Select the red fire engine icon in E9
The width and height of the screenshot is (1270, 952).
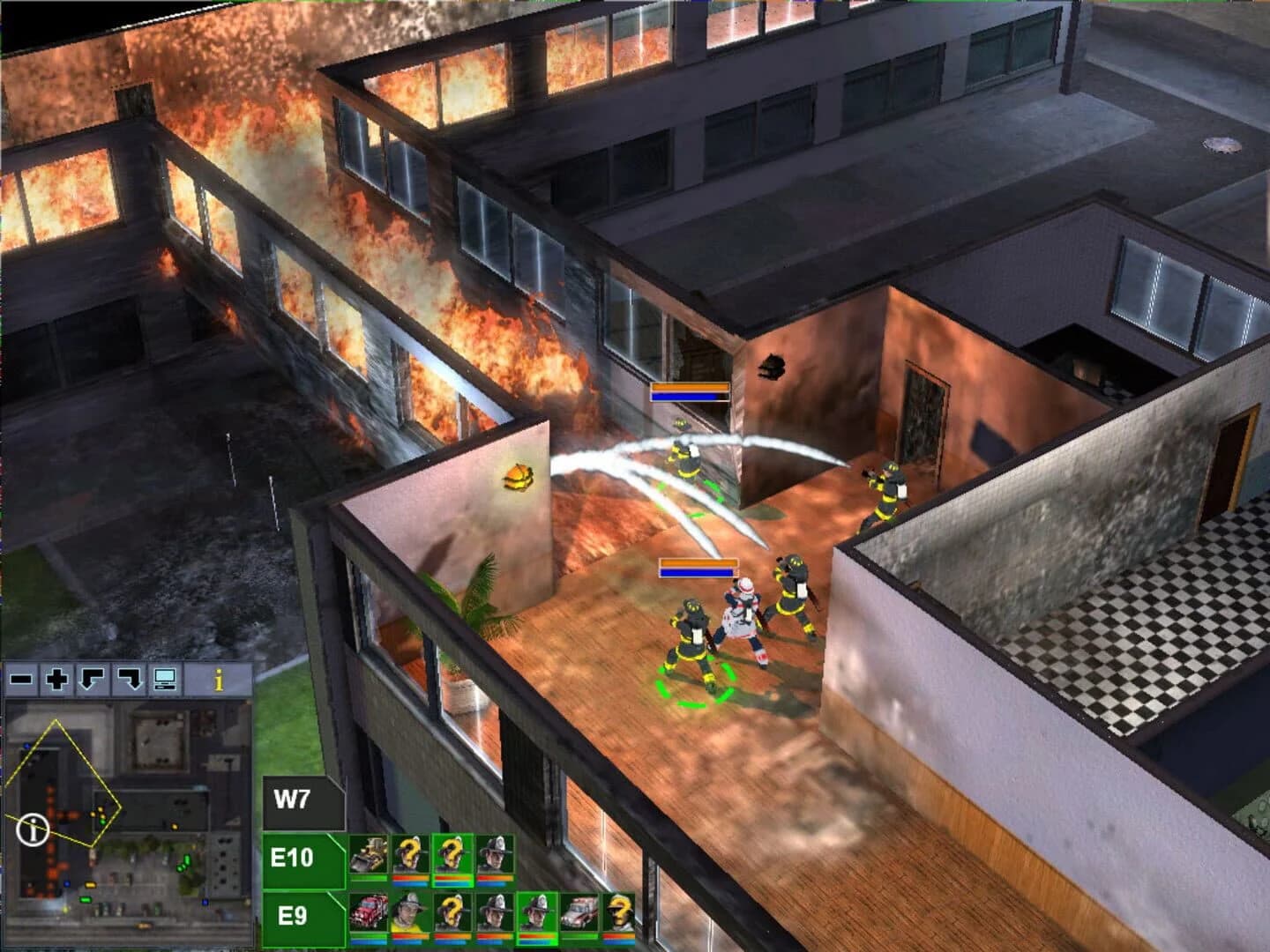(x=368, y=912)
